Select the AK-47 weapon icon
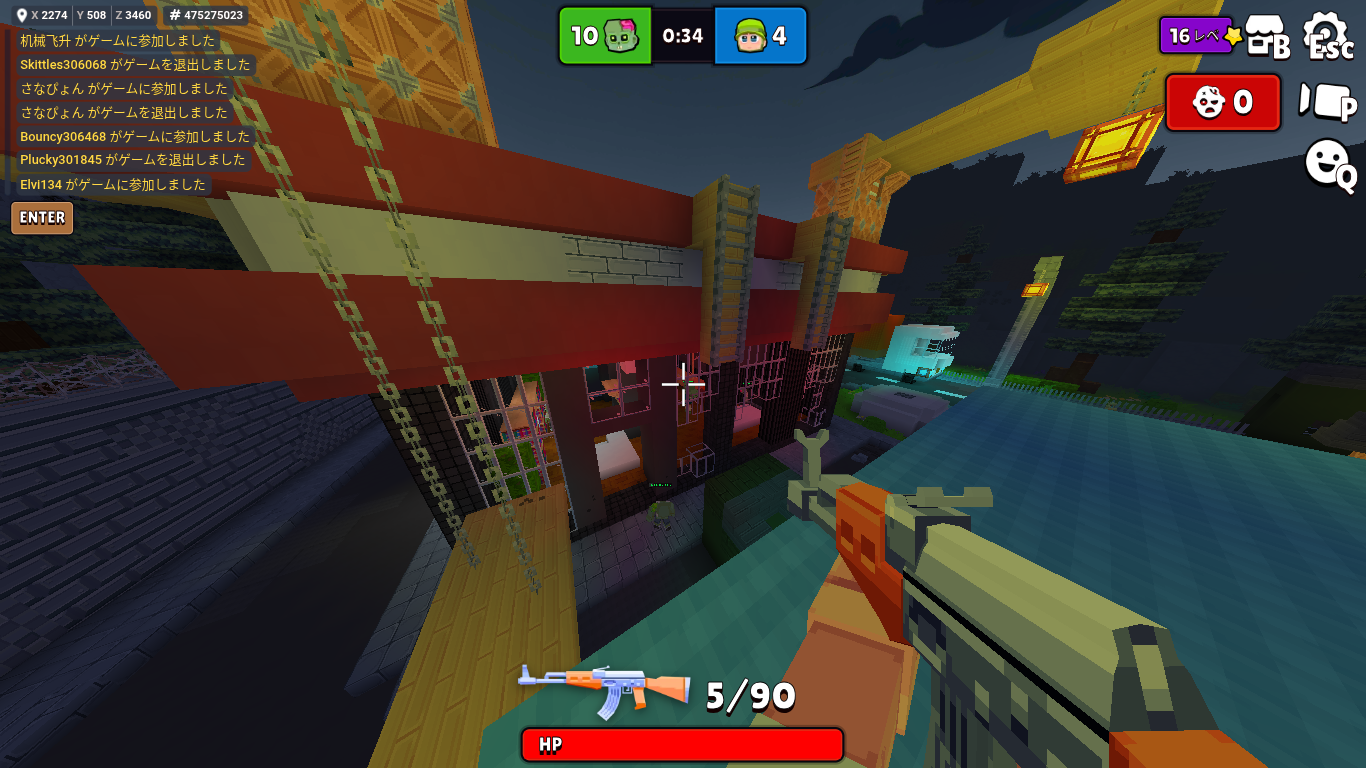The width and height of the screenshot is (1366, 768). coord(604,690)
